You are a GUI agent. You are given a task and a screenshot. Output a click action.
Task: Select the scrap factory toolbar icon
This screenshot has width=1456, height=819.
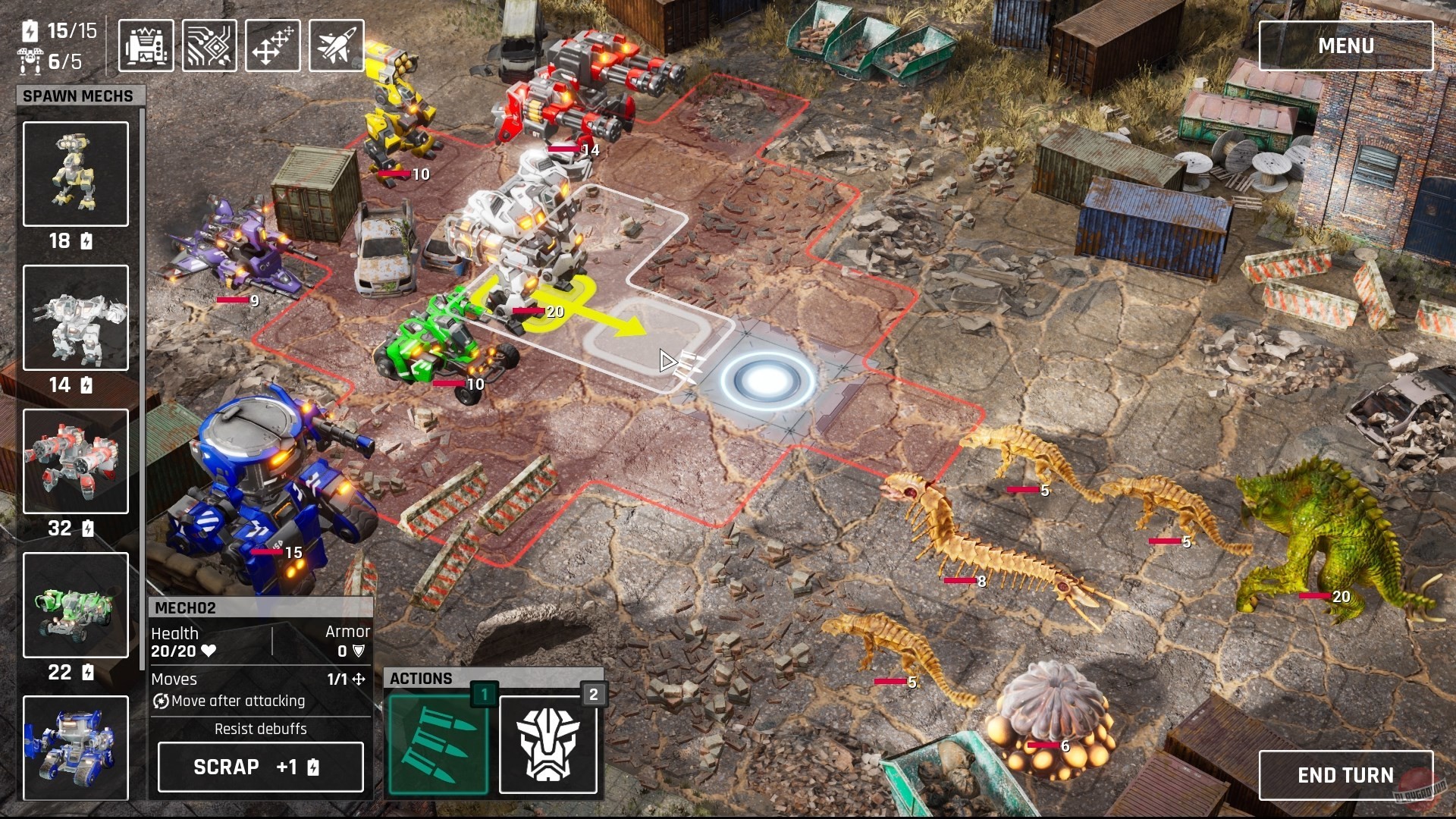(x=145, y=45)
